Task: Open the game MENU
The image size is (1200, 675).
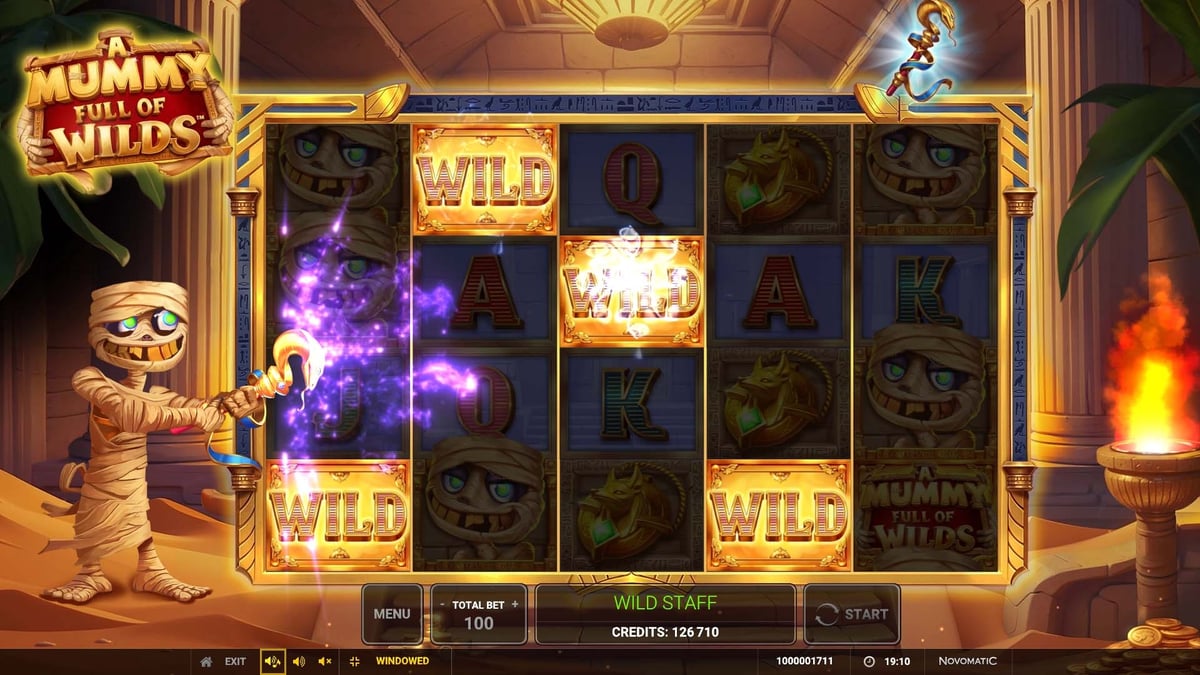Action: point(391,614)
